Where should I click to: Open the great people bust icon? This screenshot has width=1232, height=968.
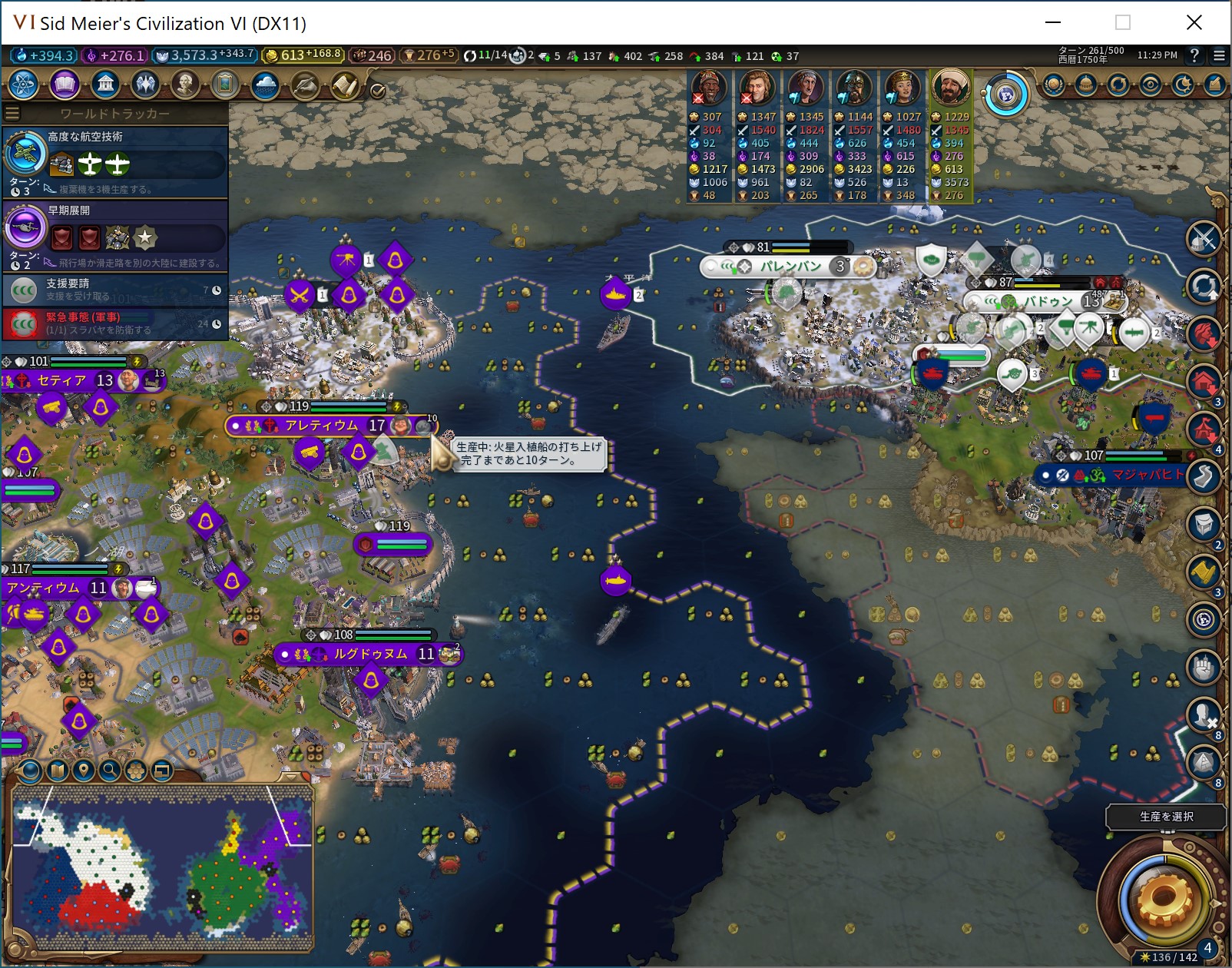tap(185, 85)
